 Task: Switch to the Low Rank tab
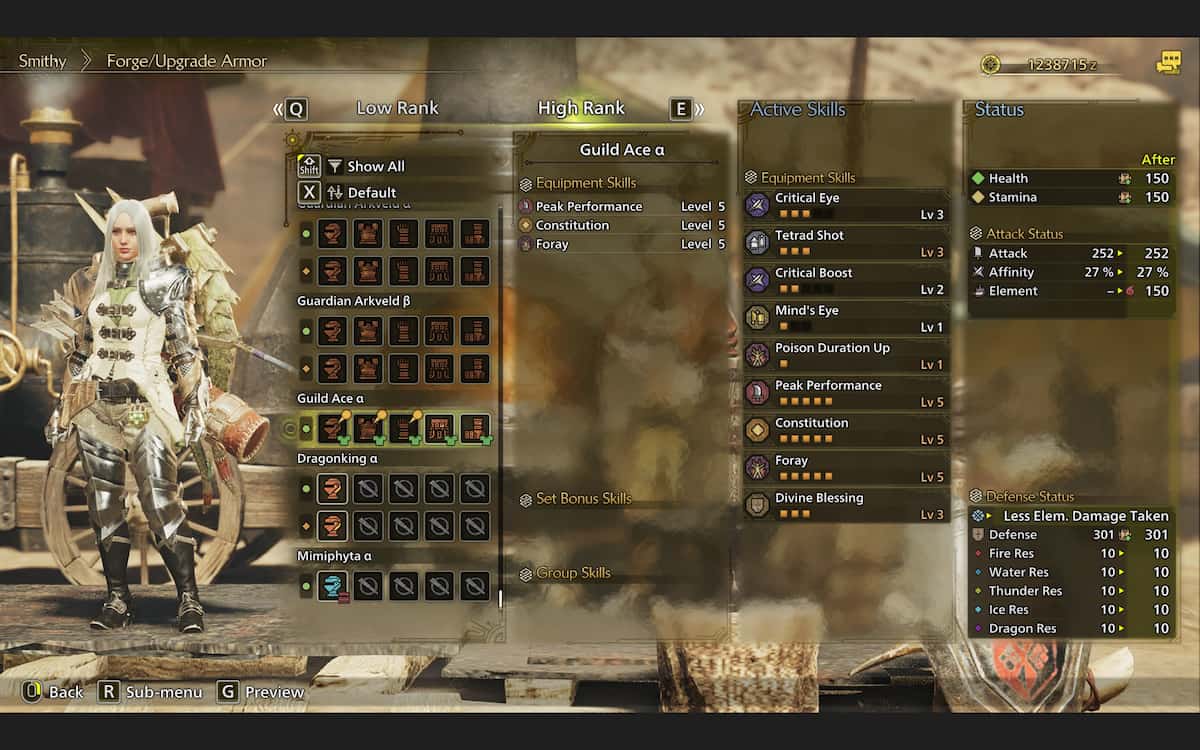(397, 108)
